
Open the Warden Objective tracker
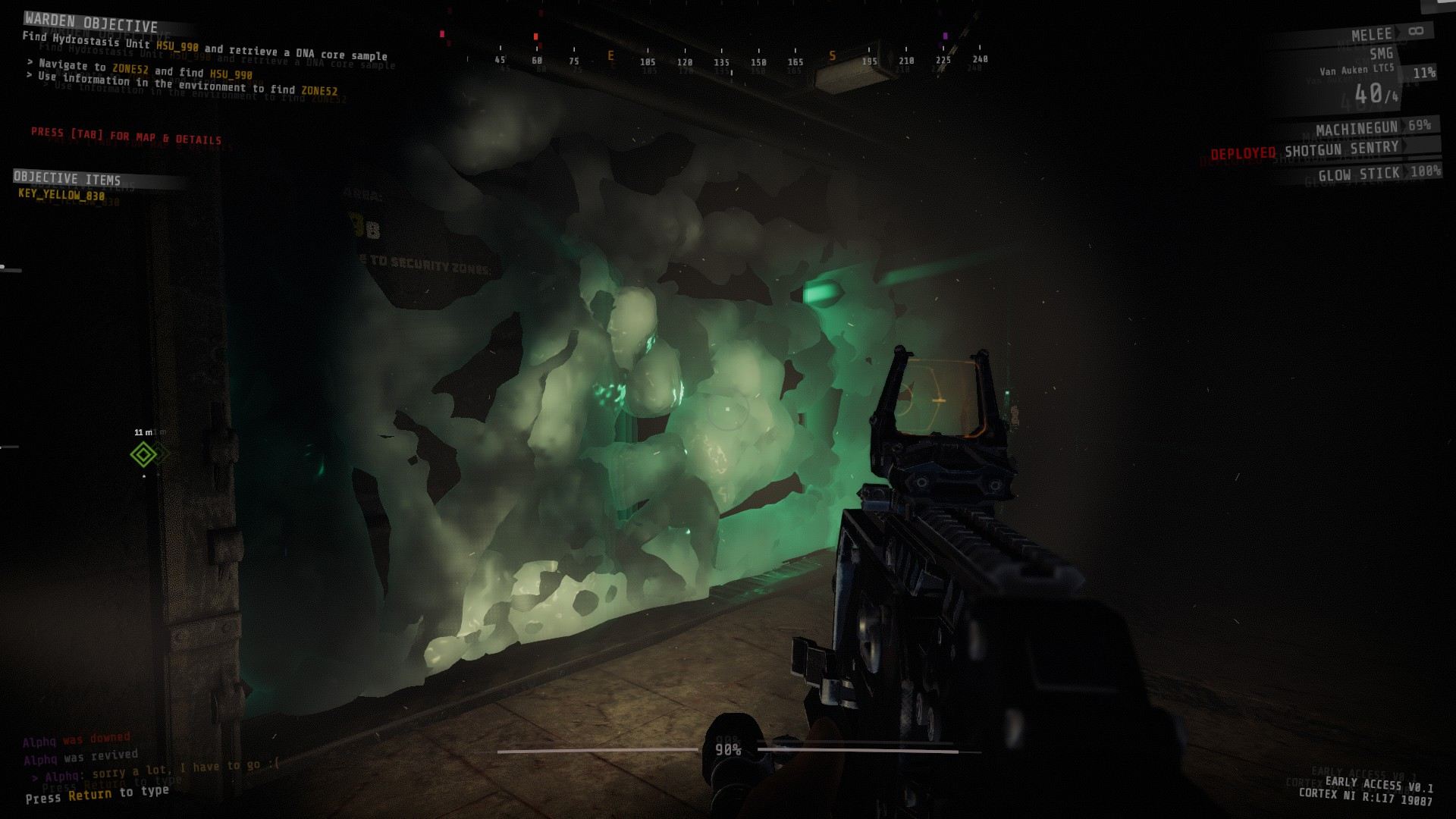91,23
